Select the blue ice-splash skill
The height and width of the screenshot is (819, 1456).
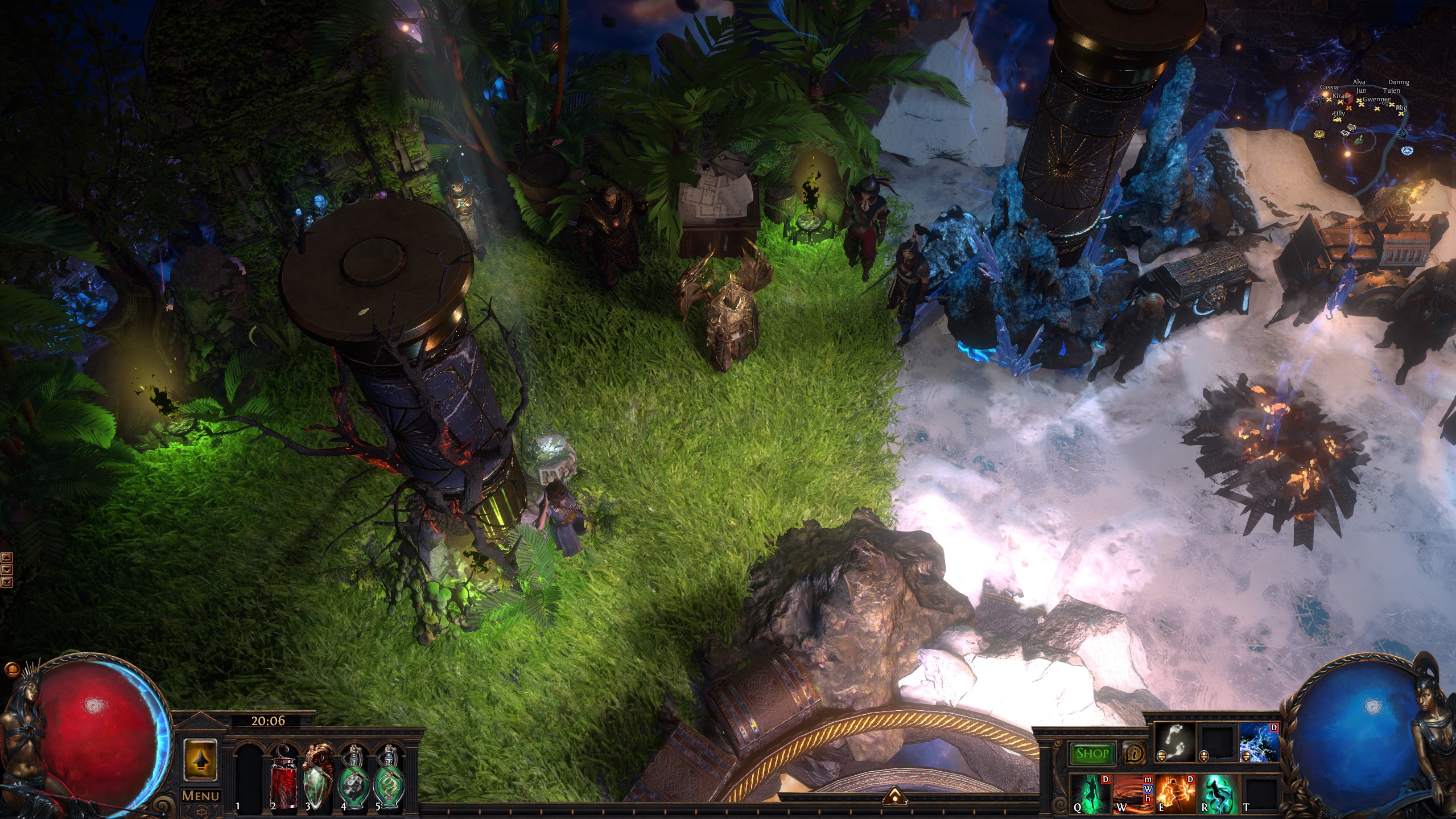(1259, 743)
